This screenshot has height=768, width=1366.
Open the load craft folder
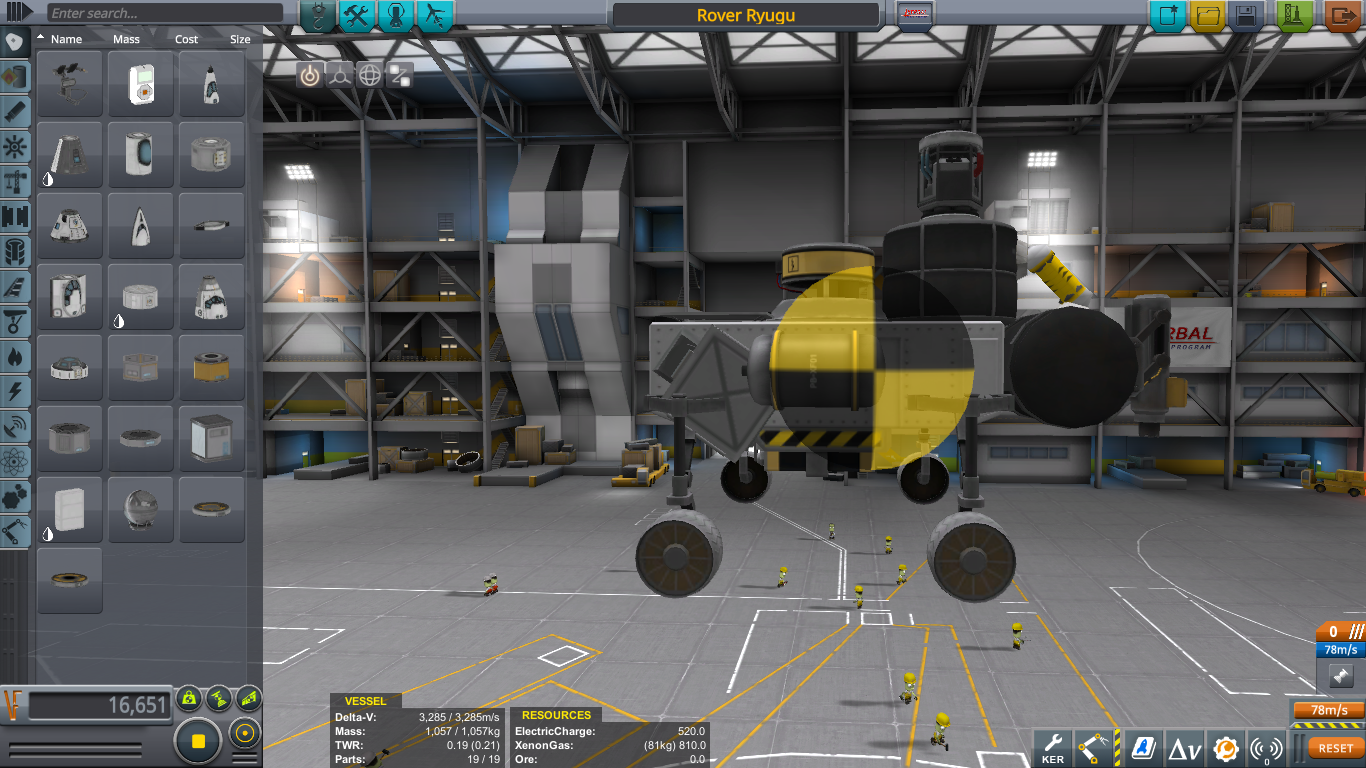1207,16
